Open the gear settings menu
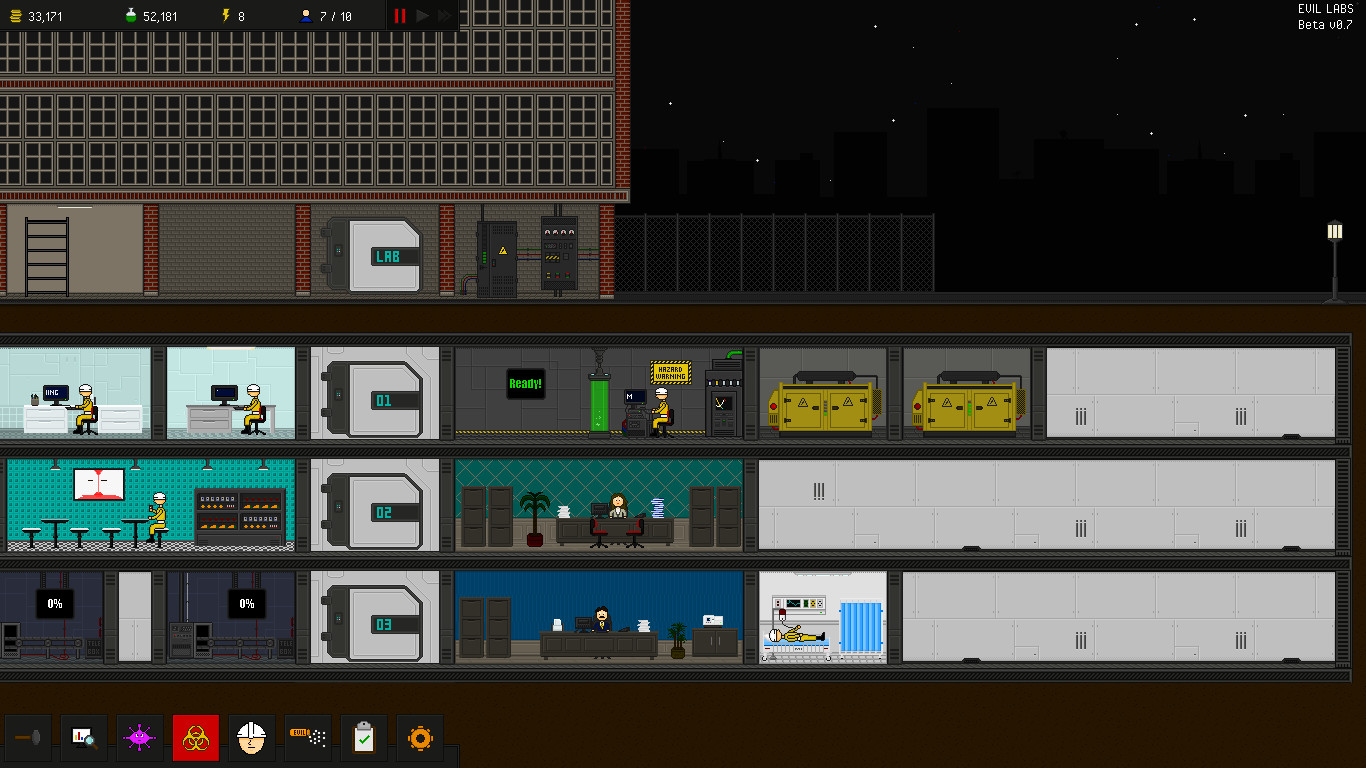 (419, 737)
